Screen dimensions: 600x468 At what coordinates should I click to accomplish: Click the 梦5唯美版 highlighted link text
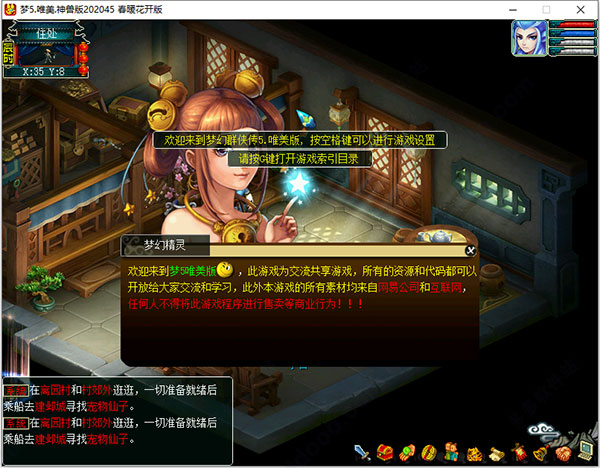click(x=192, y=271)
